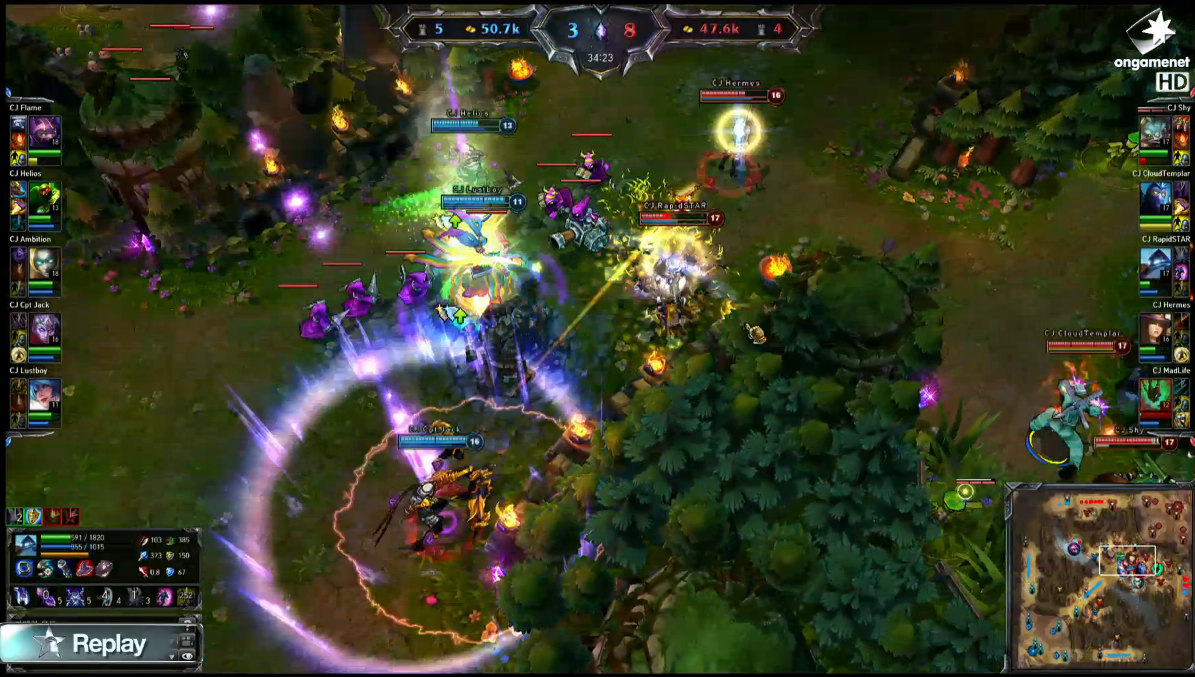The image size is (1195, 677).
Task: Select CJ Flame's champion portrait
Action: coord(45,131)
